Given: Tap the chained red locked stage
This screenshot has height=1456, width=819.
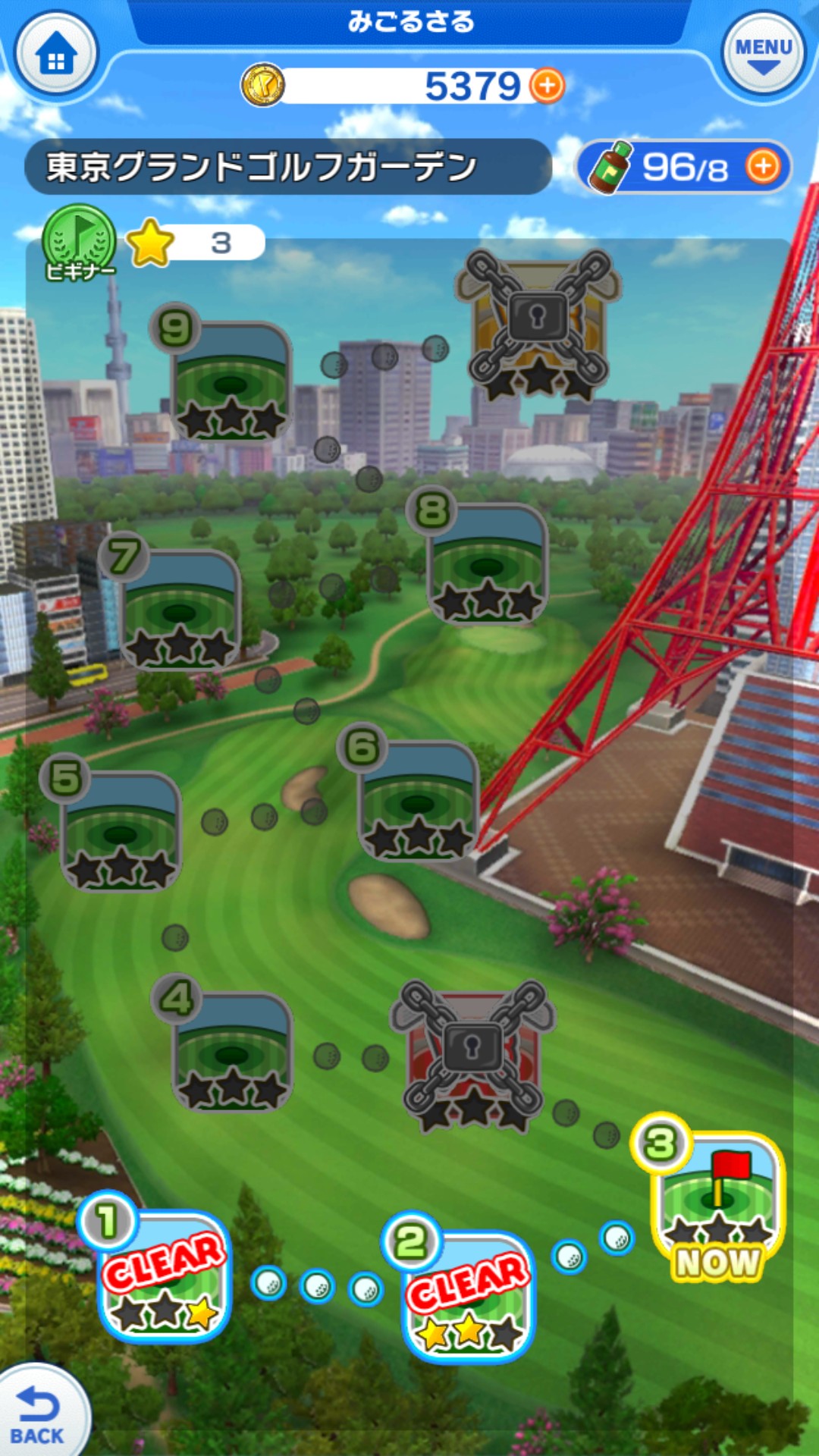Looking at the screenshot, I should tap(472, 1054).
